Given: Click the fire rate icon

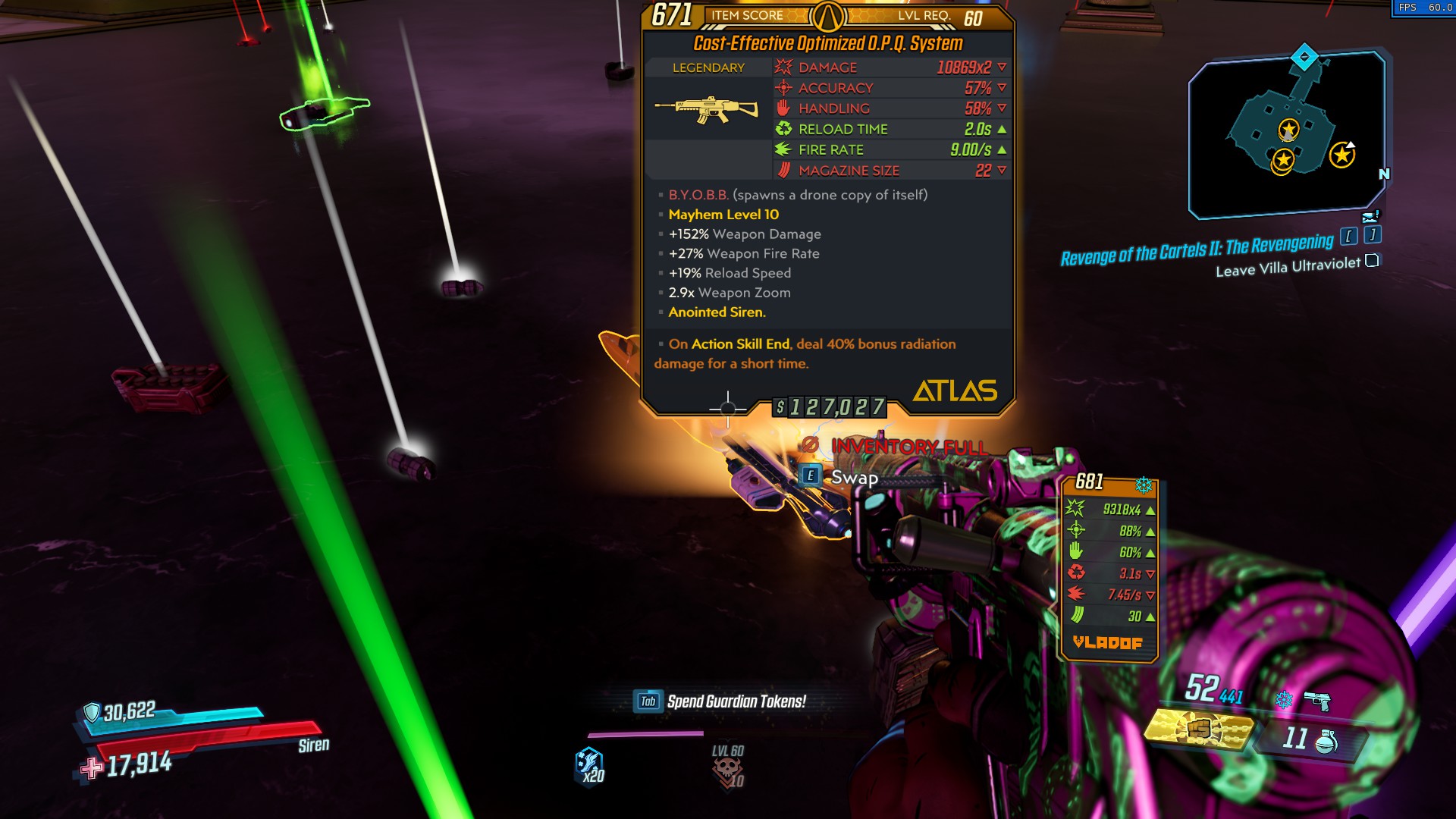Looking at the screenshot, I should click(x=783, y=149).
